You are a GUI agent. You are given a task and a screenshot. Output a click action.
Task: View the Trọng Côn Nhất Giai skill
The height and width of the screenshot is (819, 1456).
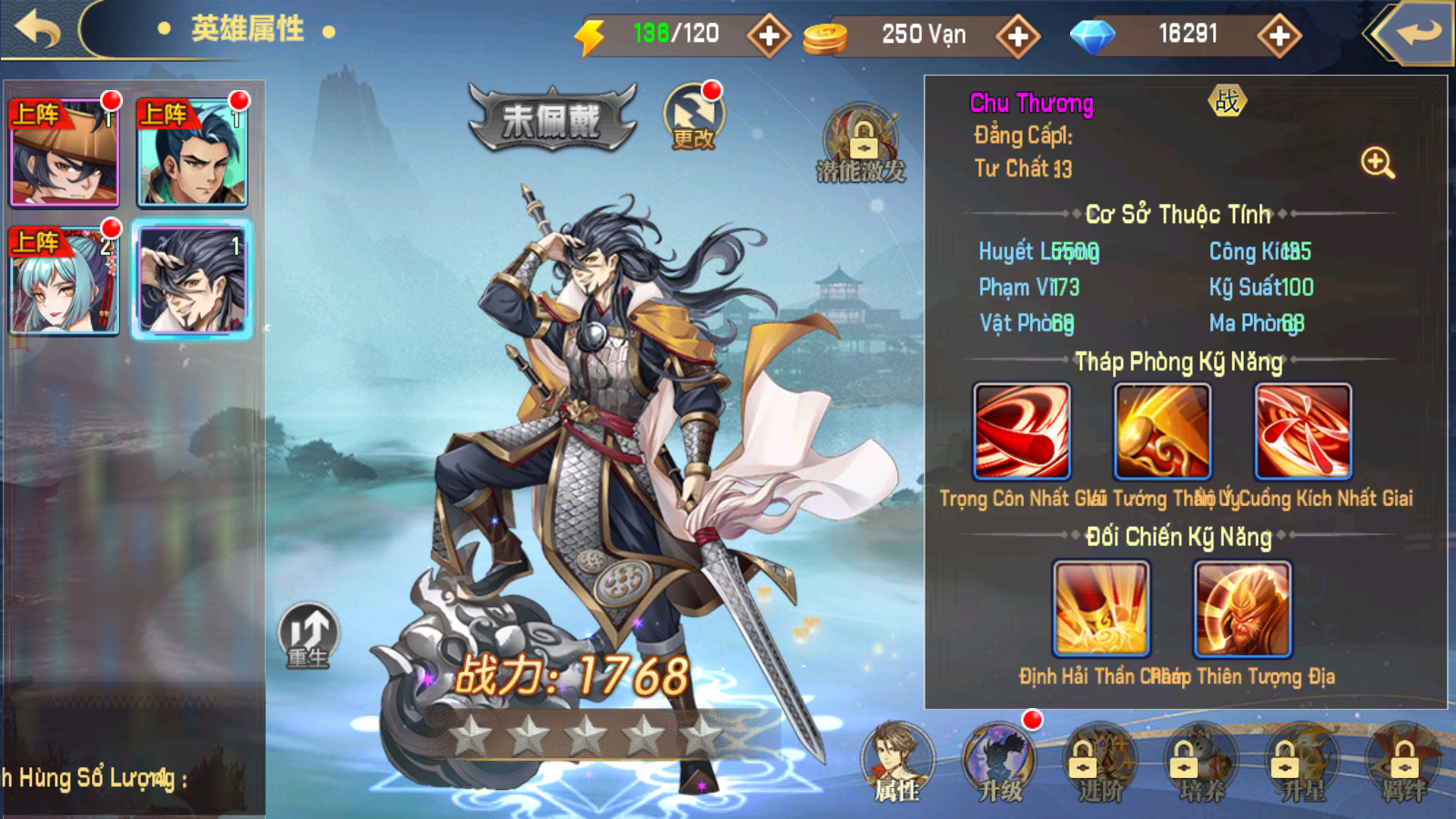pos(1022,431)
